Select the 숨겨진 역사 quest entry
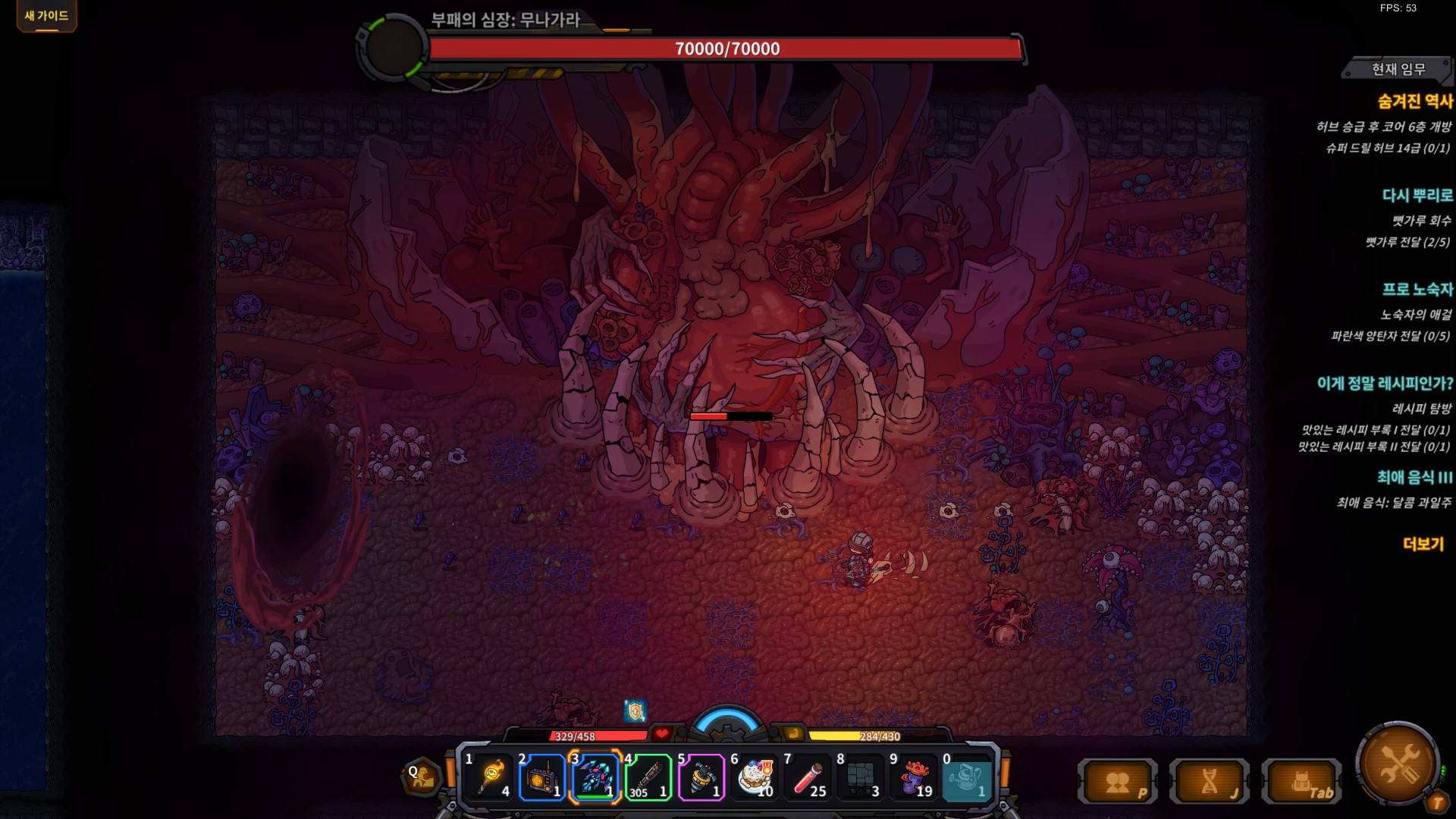 click(1414, 101)
